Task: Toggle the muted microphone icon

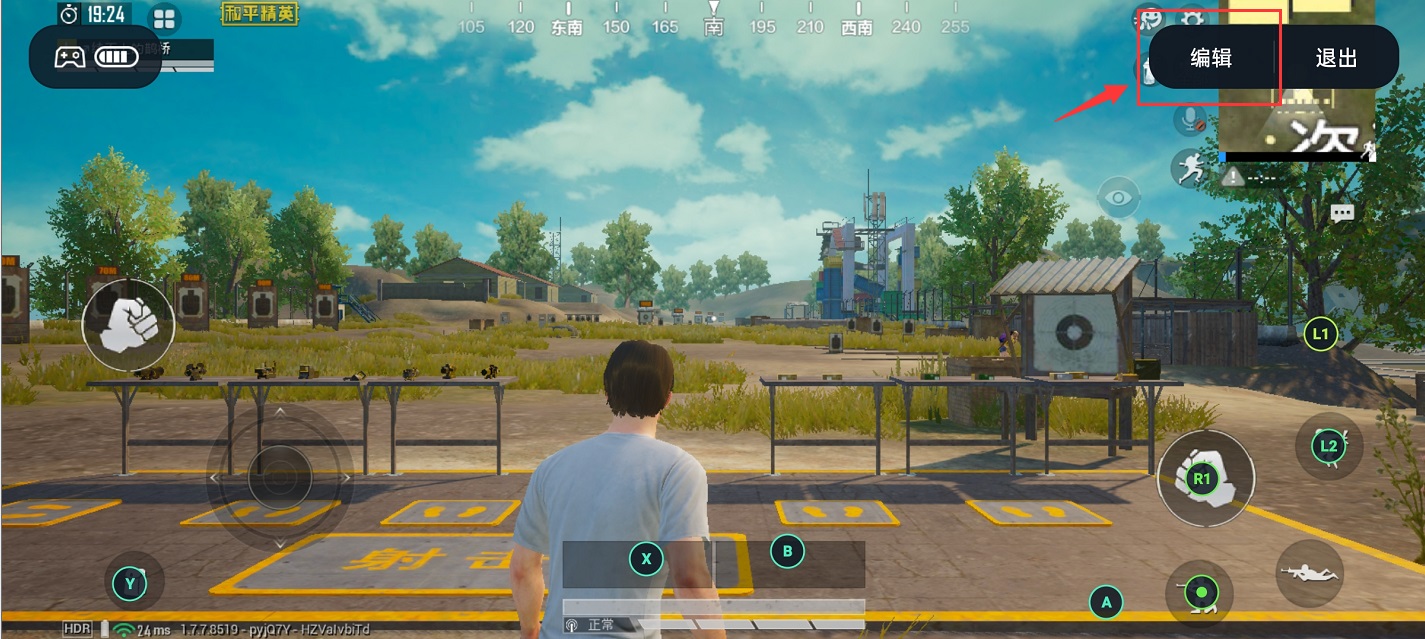Action: (x=1189, y=120)
